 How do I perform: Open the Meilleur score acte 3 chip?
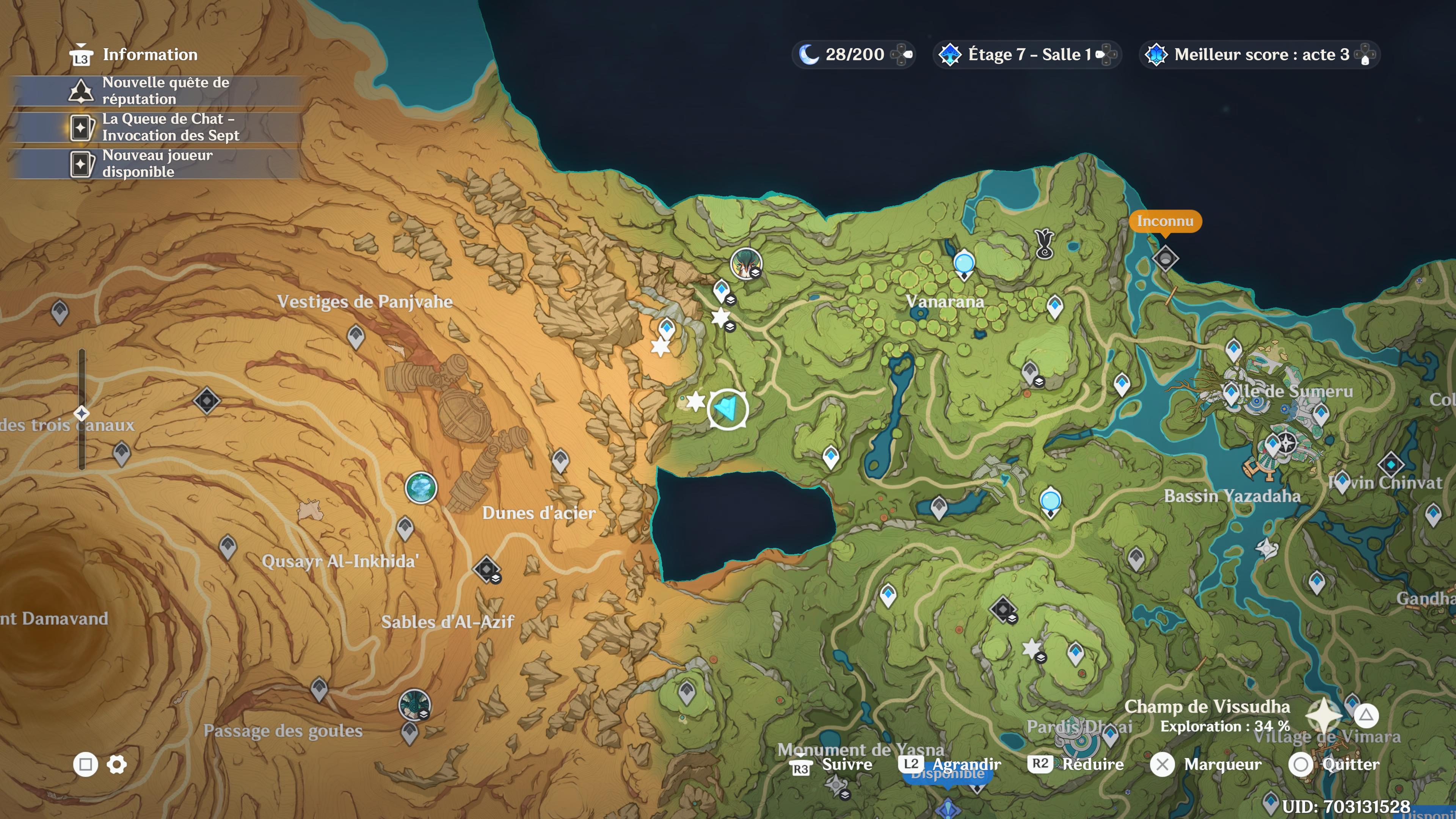point(1259,55)
